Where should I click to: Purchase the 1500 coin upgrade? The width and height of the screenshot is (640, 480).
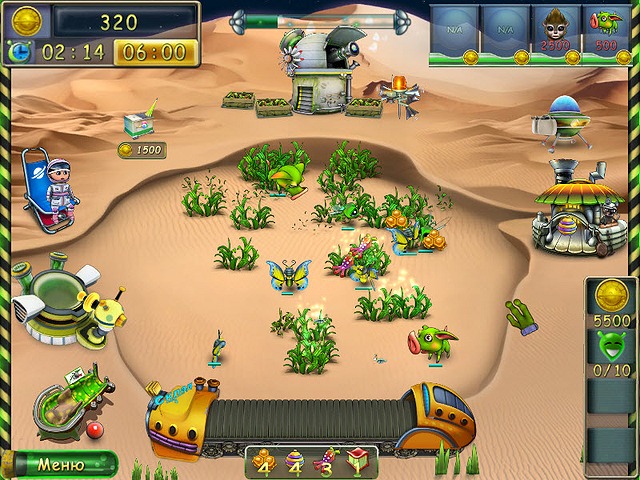(x=140, y=150)
